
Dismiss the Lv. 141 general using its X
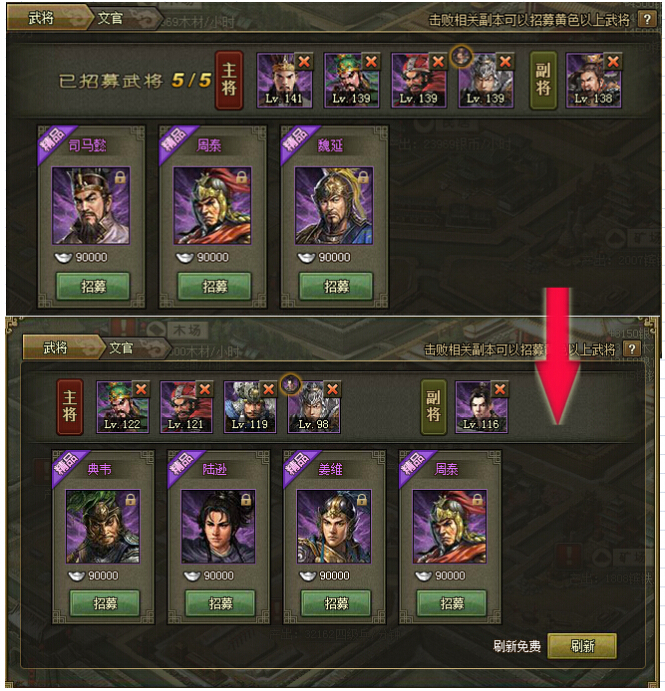304,62
